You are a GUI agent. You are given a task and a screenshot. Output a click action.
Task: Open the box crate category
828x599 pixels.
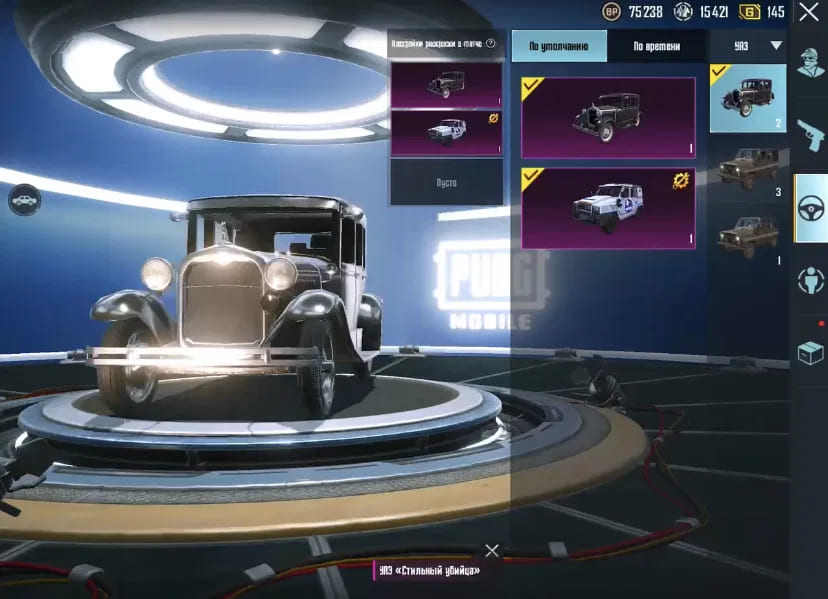tap(810, 352)
